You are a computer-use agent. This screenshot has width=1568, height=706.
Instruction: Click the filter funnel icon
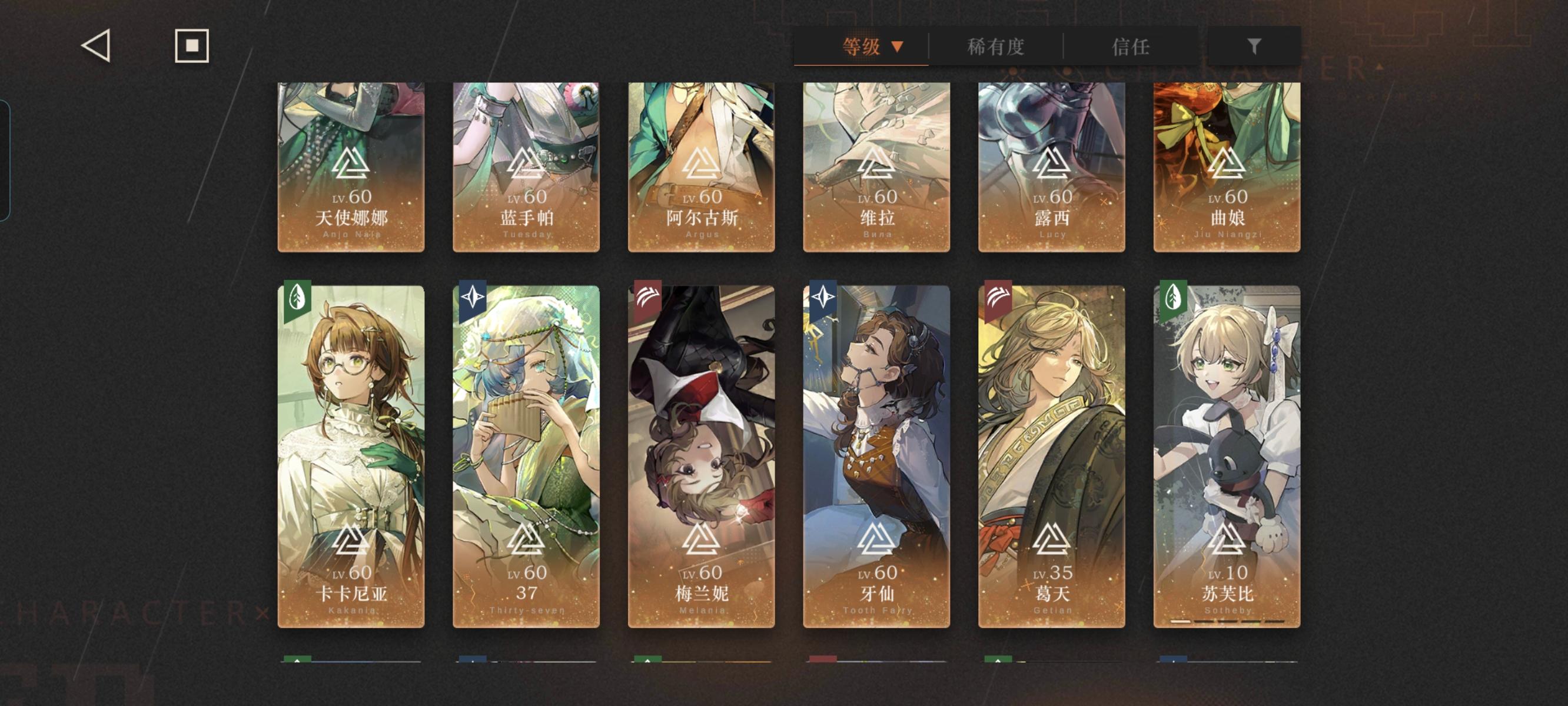(1254, 47)
